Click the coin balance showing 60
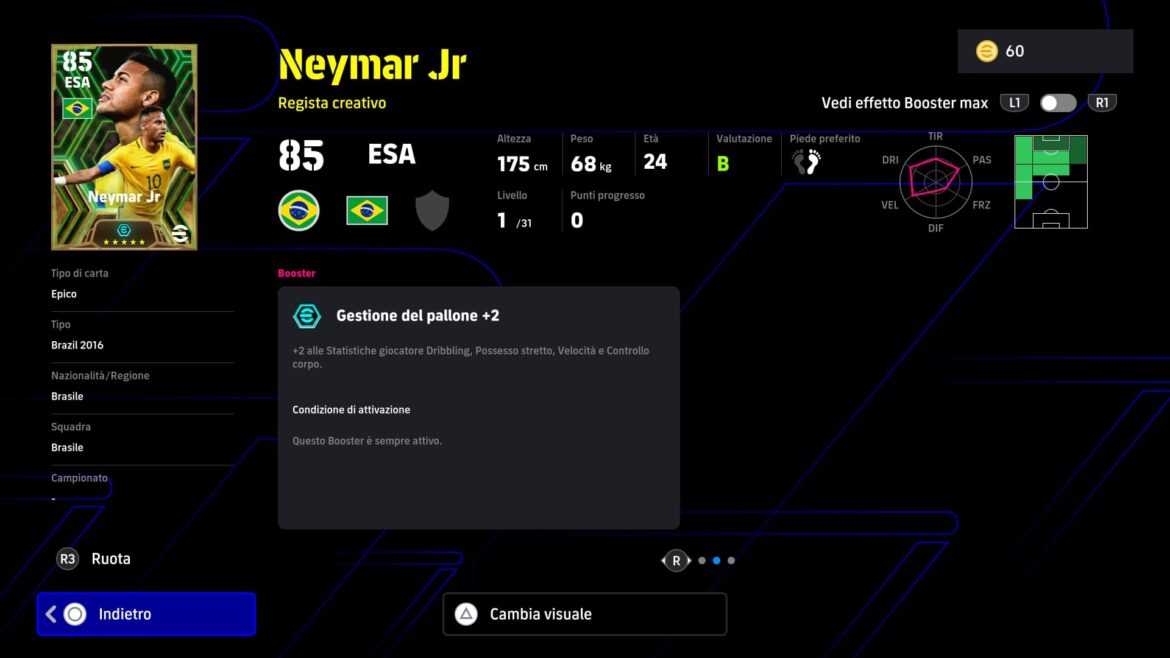 1044,51
